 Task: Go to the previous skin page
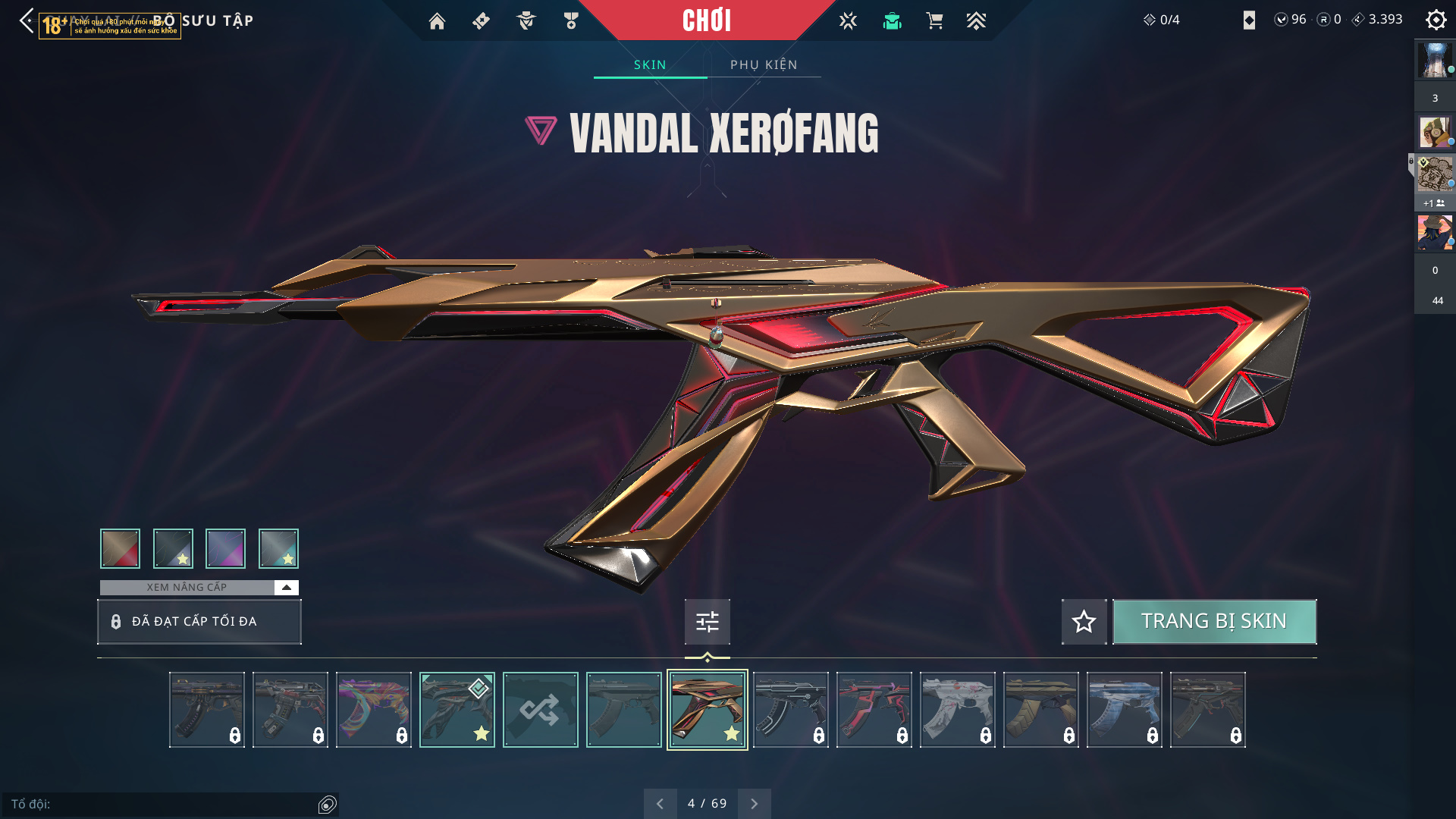click(x=660, y=804)
